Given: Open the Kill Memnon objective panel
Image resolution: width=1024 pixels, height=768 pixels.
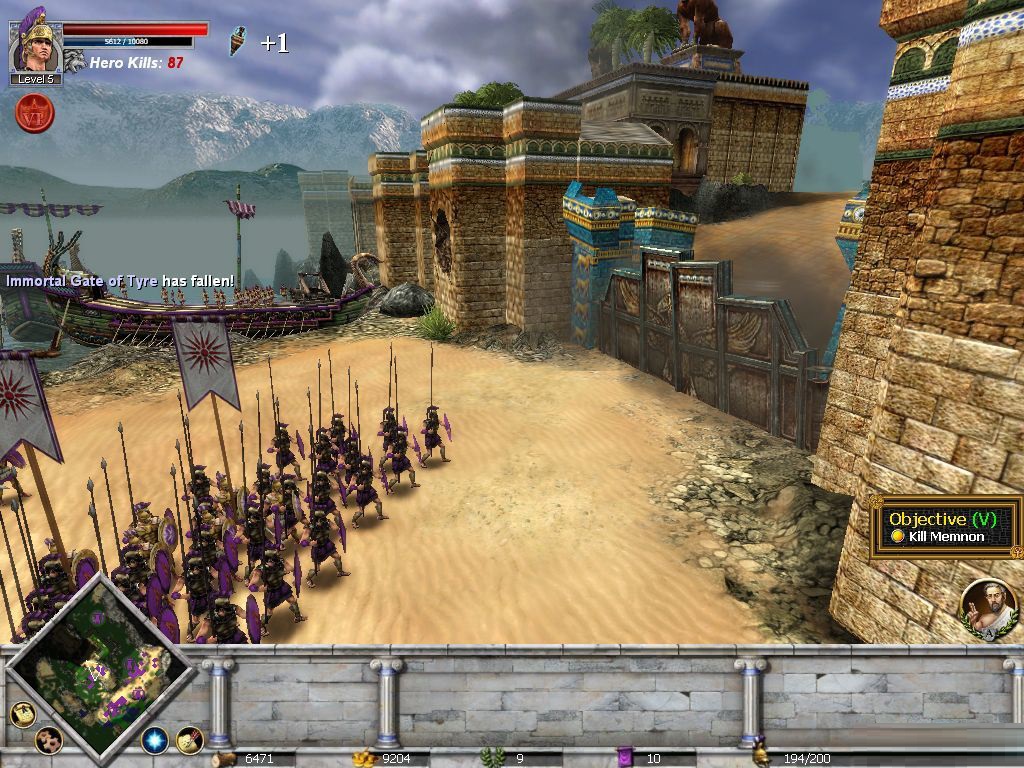Looking at the screenshot, I should click(944, 528).
